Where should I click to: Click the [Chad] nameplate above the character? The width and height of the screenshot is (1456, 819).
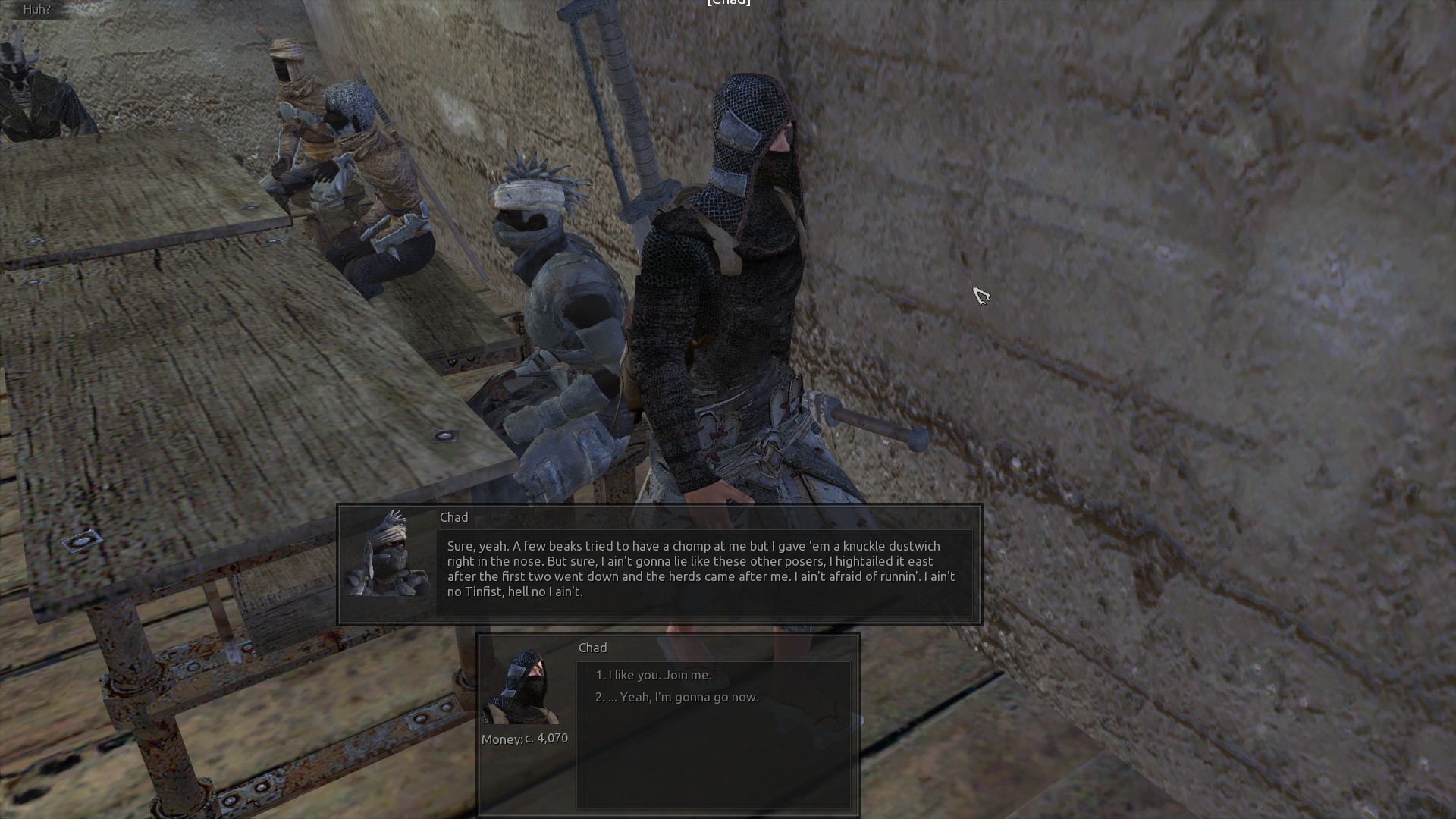coord(728,2)
